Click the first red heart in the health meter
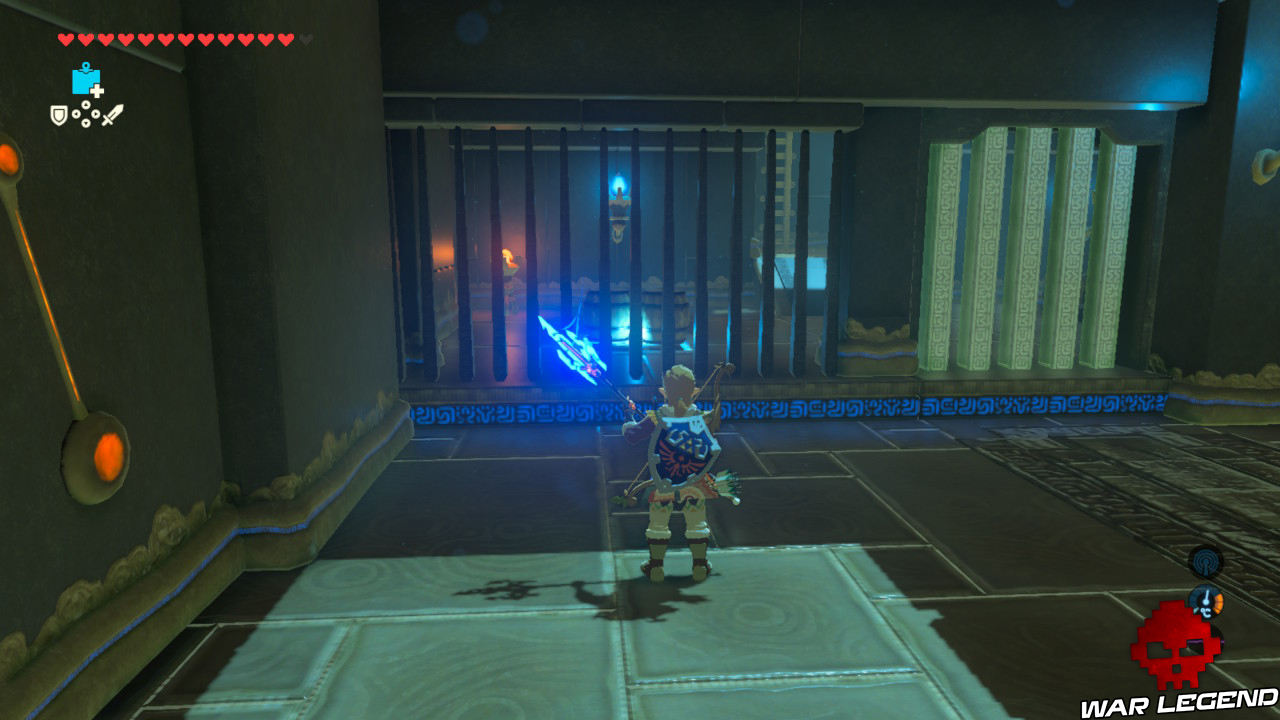The width and height of the screenshot is (1280, 720). tap(66, 40)
